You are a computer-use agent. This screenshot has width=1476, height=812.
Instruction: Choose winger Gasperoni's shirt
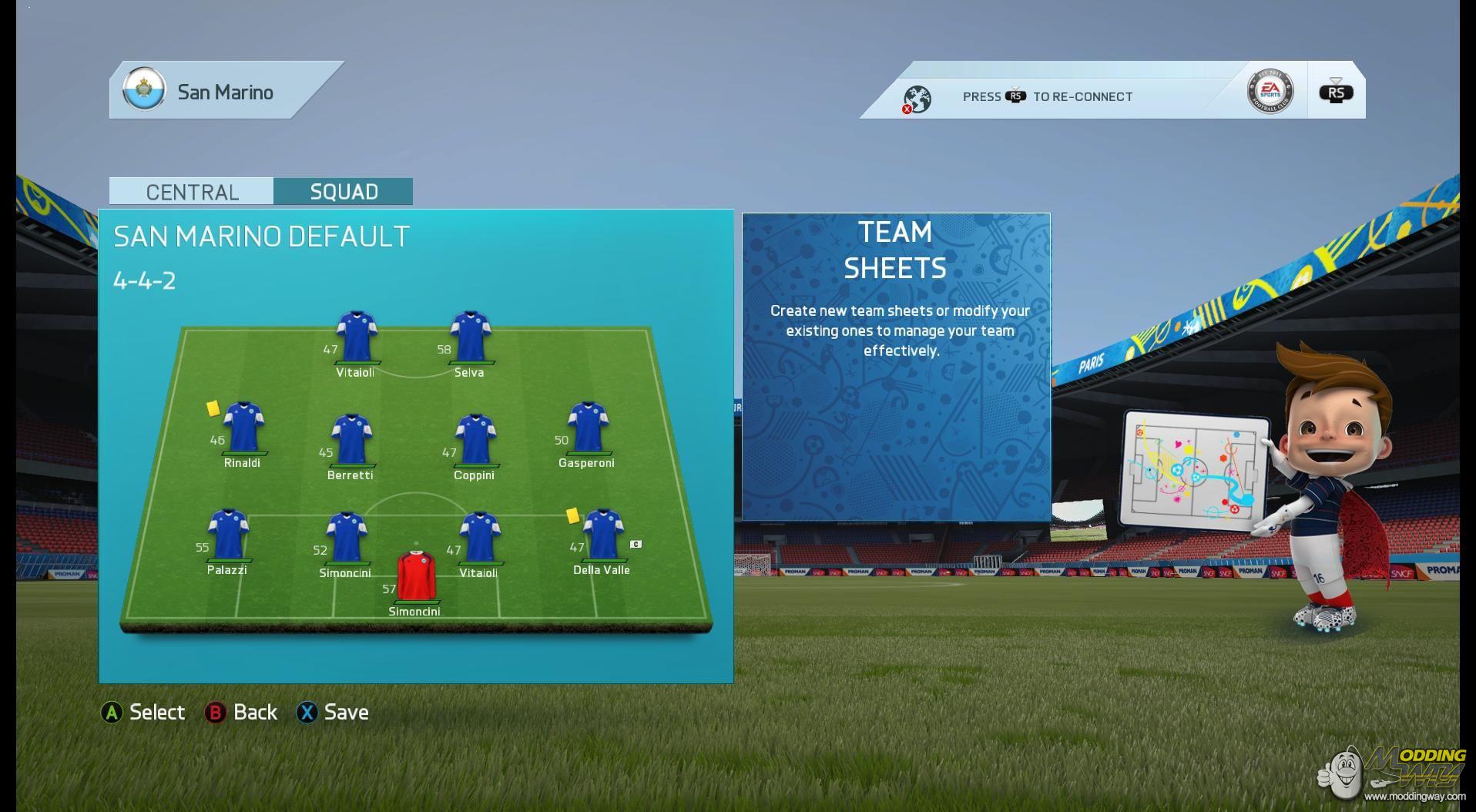(588, 427)
